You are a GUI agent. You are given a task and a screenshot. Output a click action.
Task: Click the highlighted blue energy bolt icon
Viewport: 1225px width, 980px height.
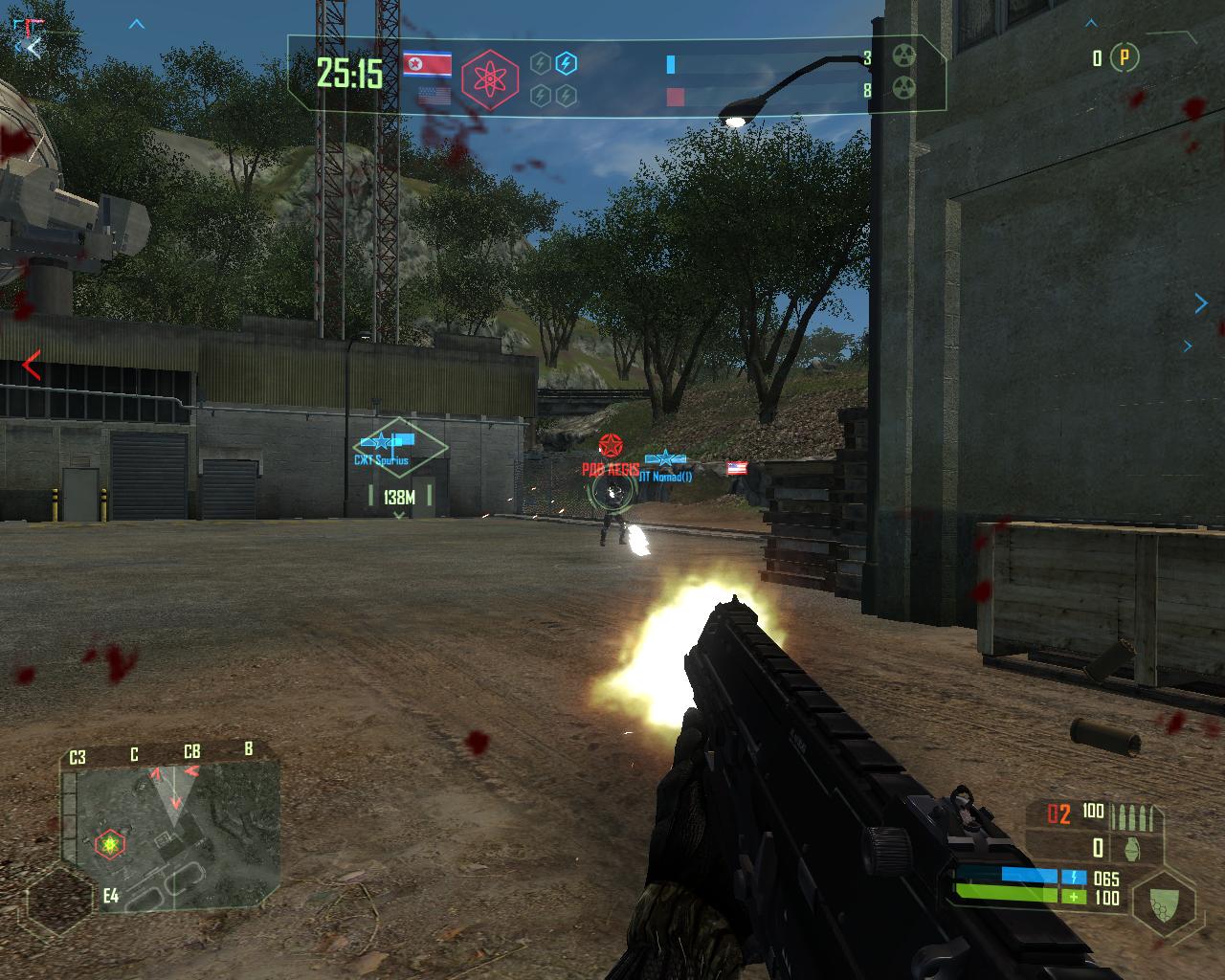coord(567,63)
